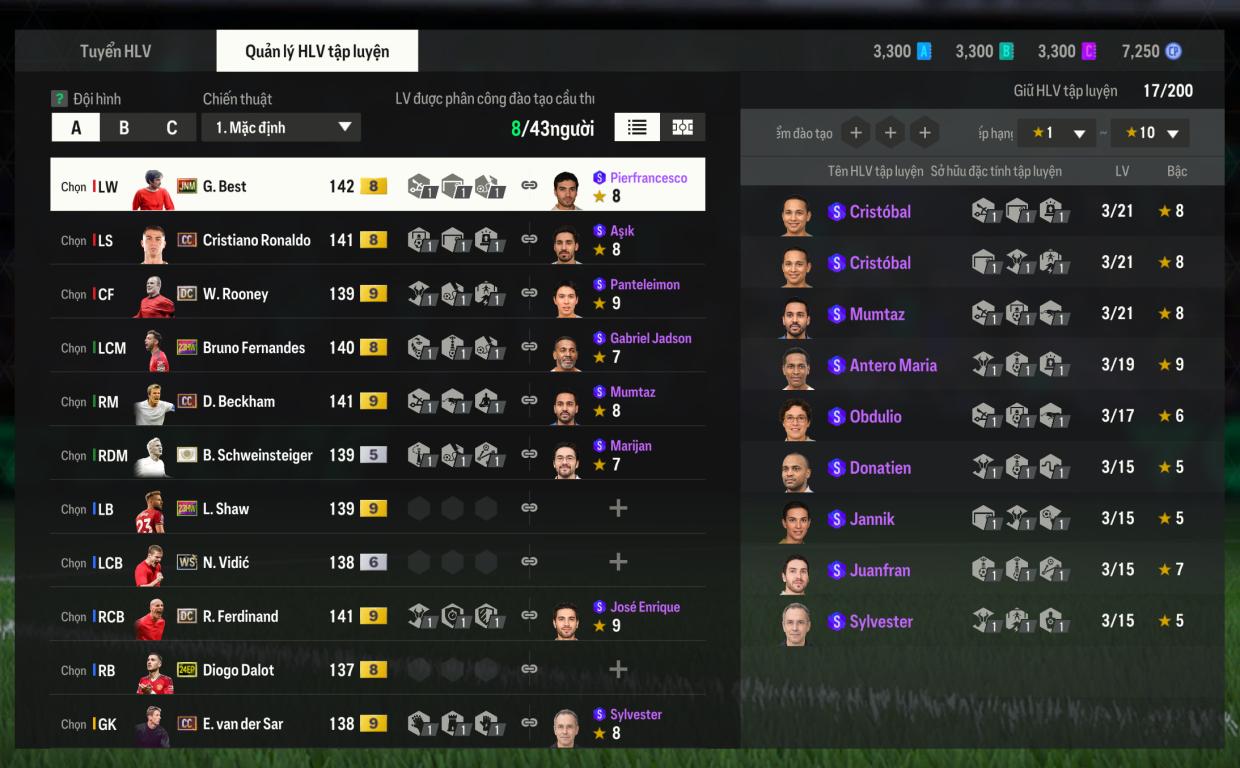Viewport: 1240px width, 768px height.
Task: Open the minimum star rank dropdown
Action: pos(1059,133)
